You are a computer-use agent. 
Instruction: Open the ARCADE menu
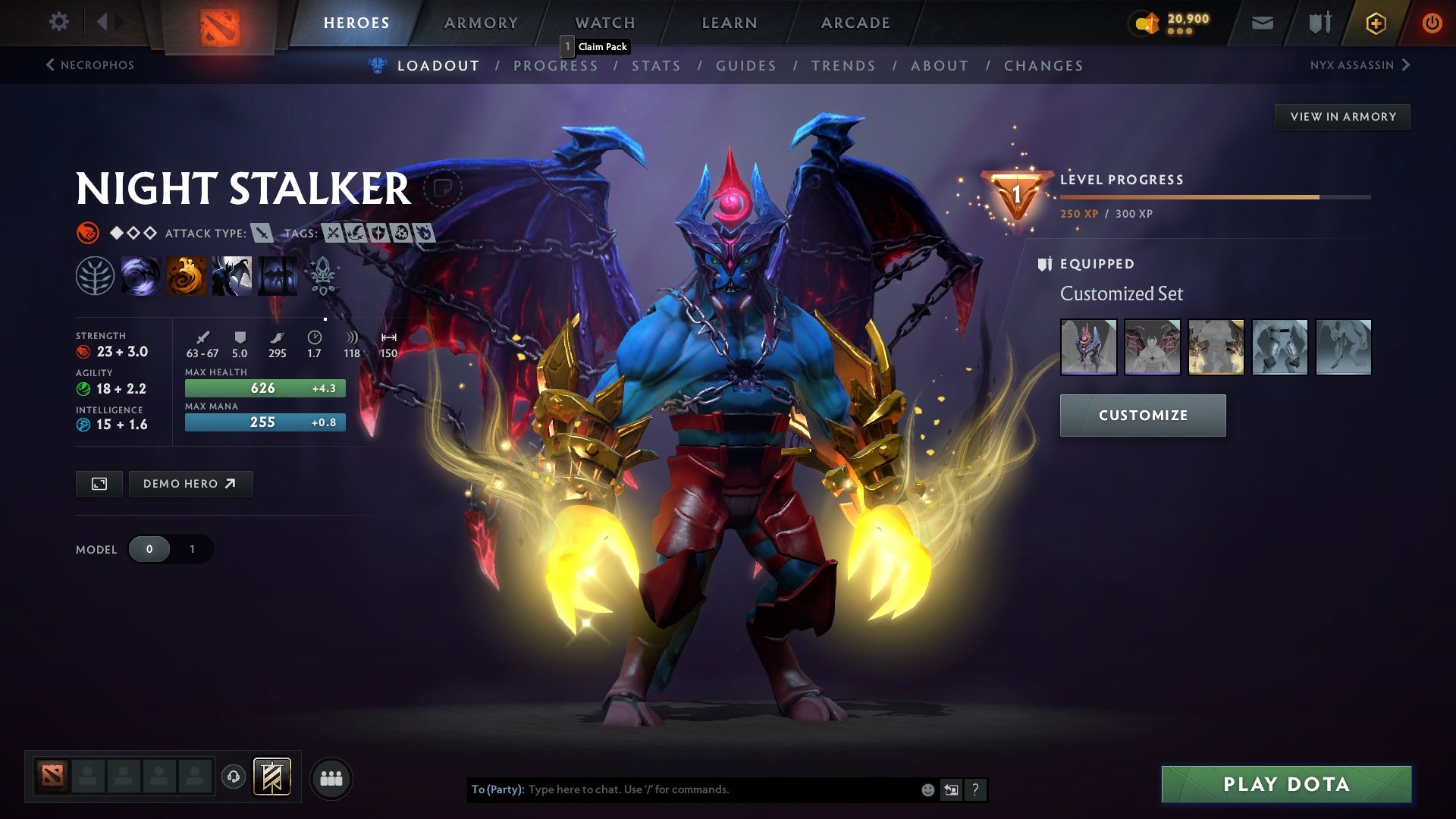point(854,23)
